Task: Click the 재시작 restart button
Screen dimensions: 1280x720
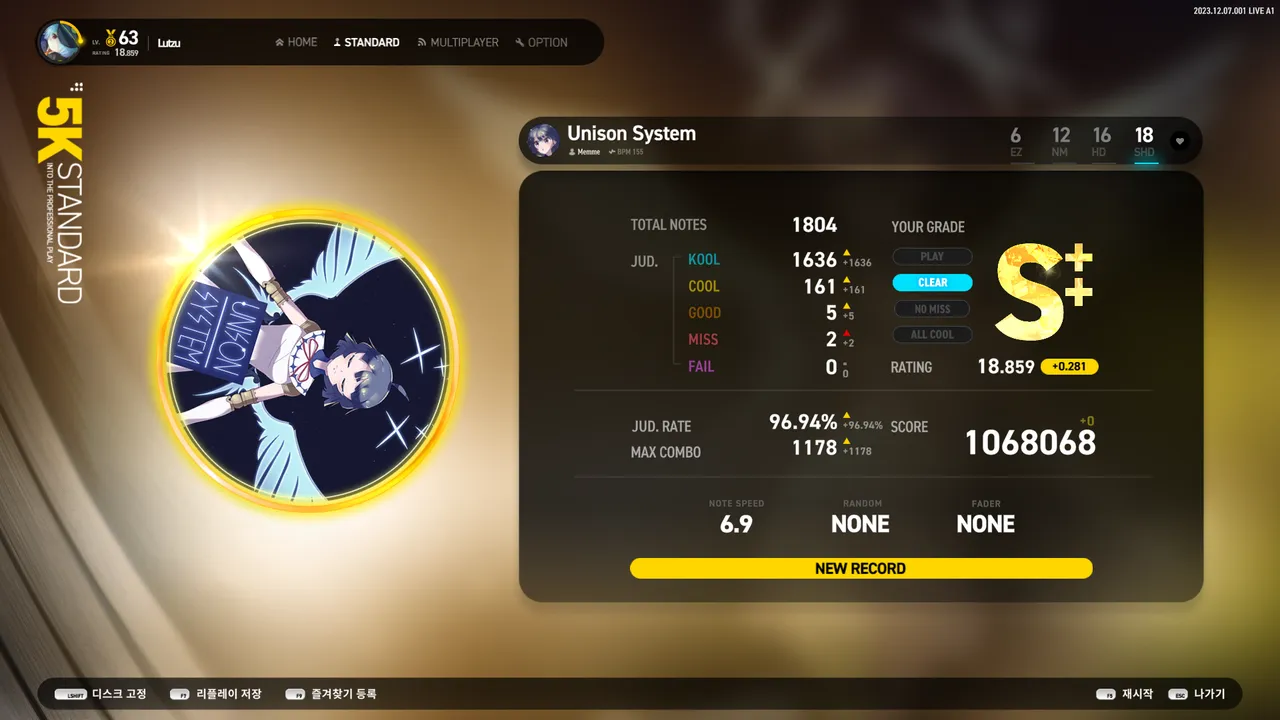Action: click(1125, 694)
